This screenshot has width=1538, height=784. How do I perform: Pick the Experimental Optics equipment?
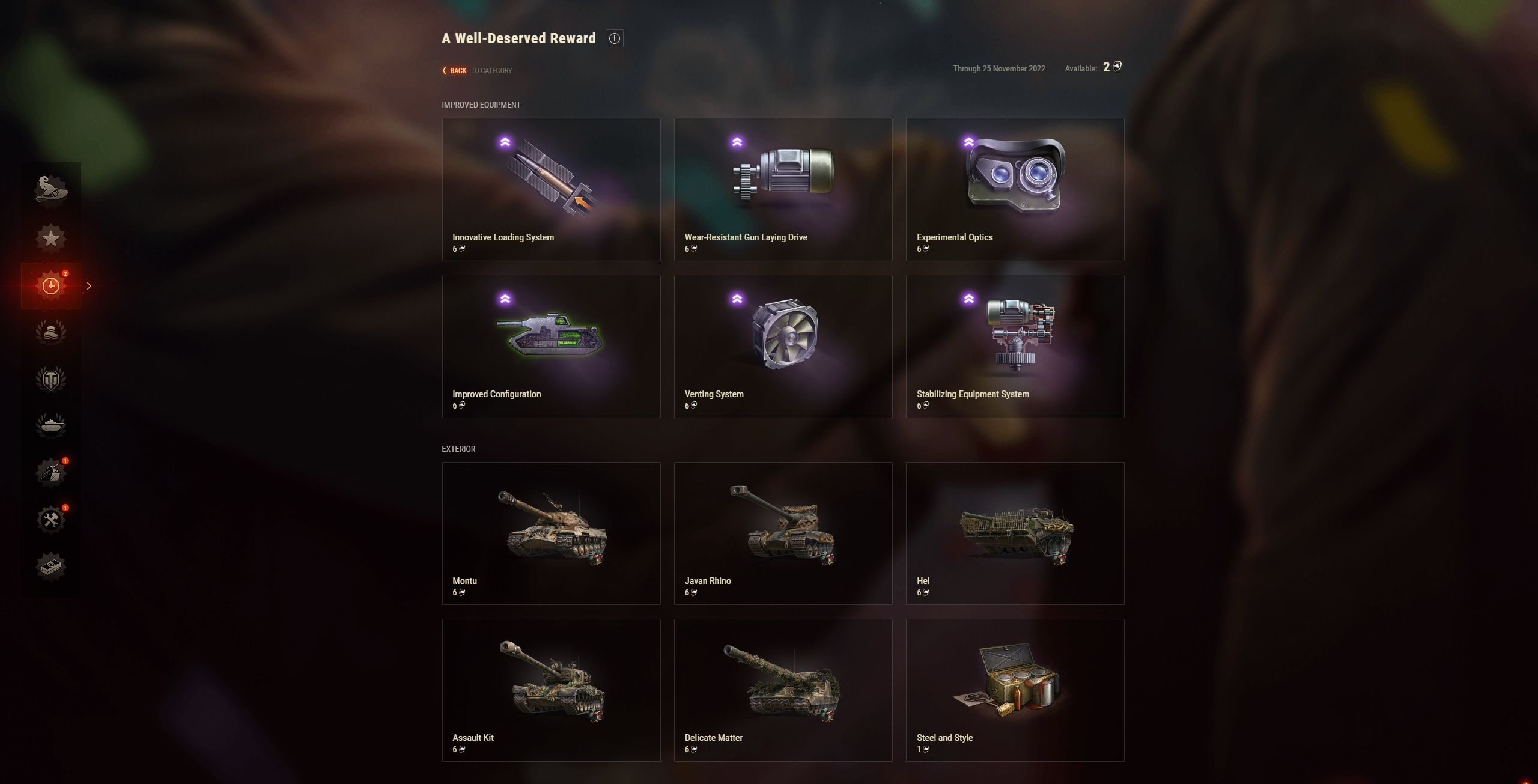(1015, 190)
